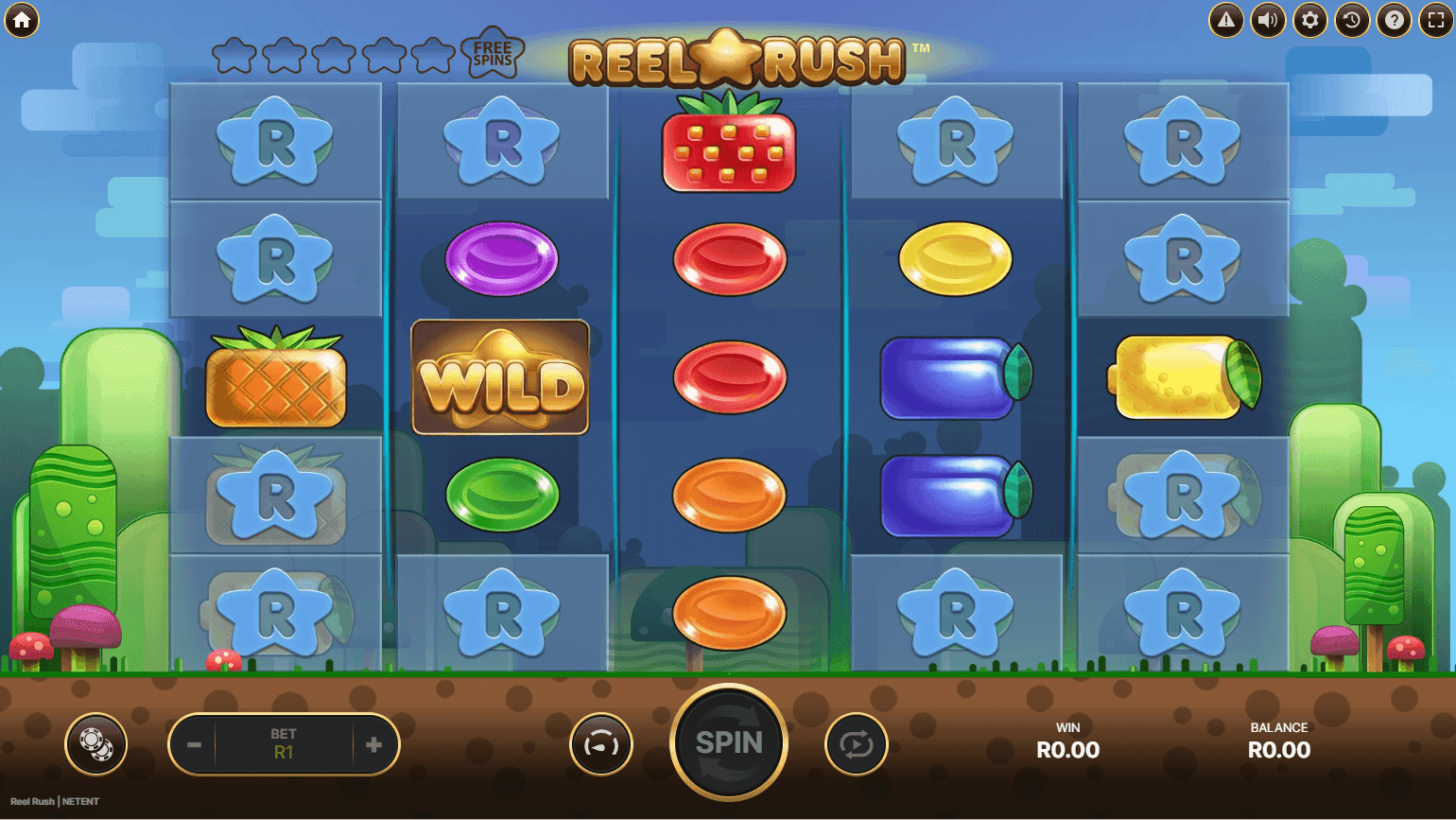Image resolution: width=1456 pixels, height=820 pixels.
Task: Return to the home lobby
Action: pos(22,19)
